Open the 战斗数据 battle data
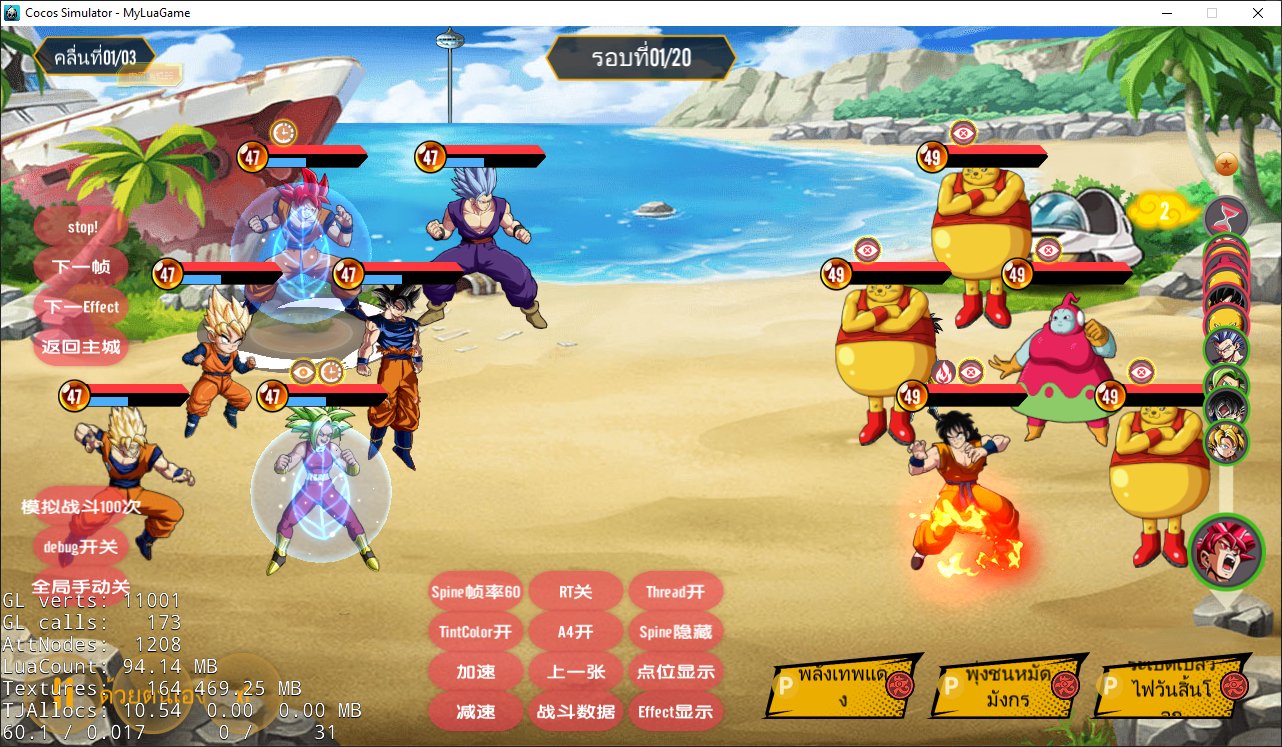Screen dimensions: 1282x747 click(x=576, y=712)
